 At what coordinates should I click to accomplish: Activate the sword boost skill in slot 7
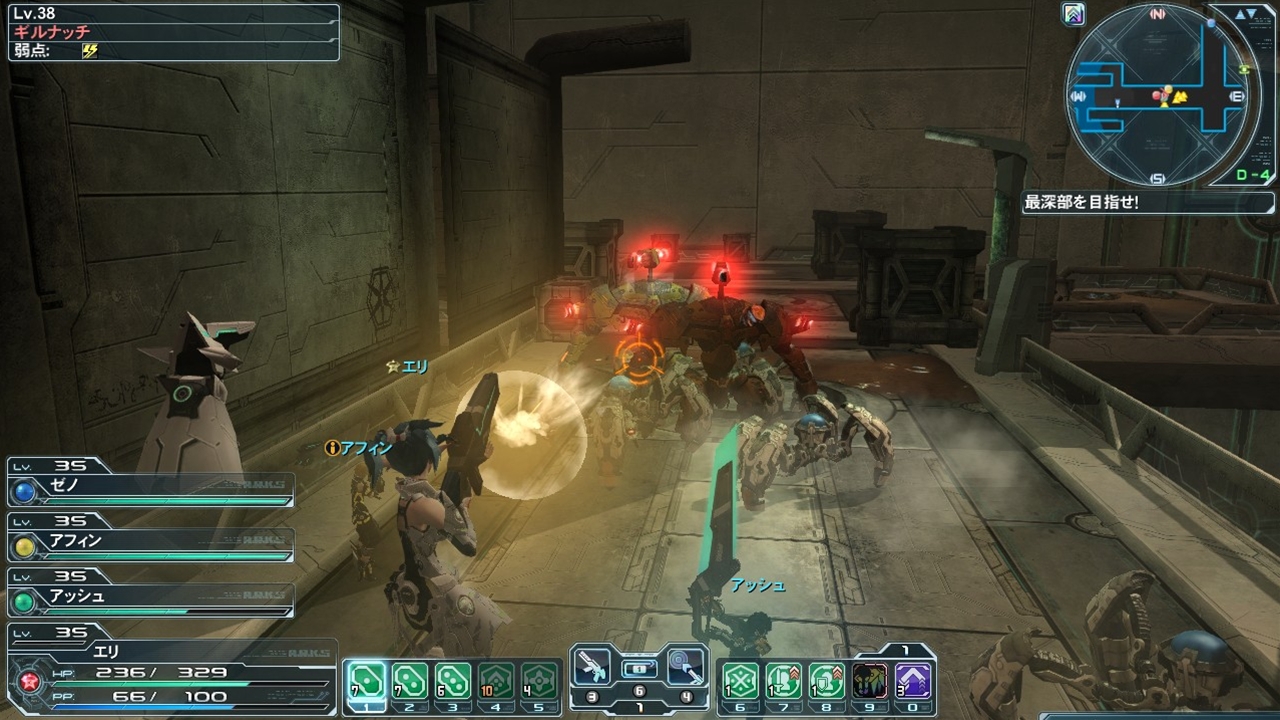click(783, 681)
